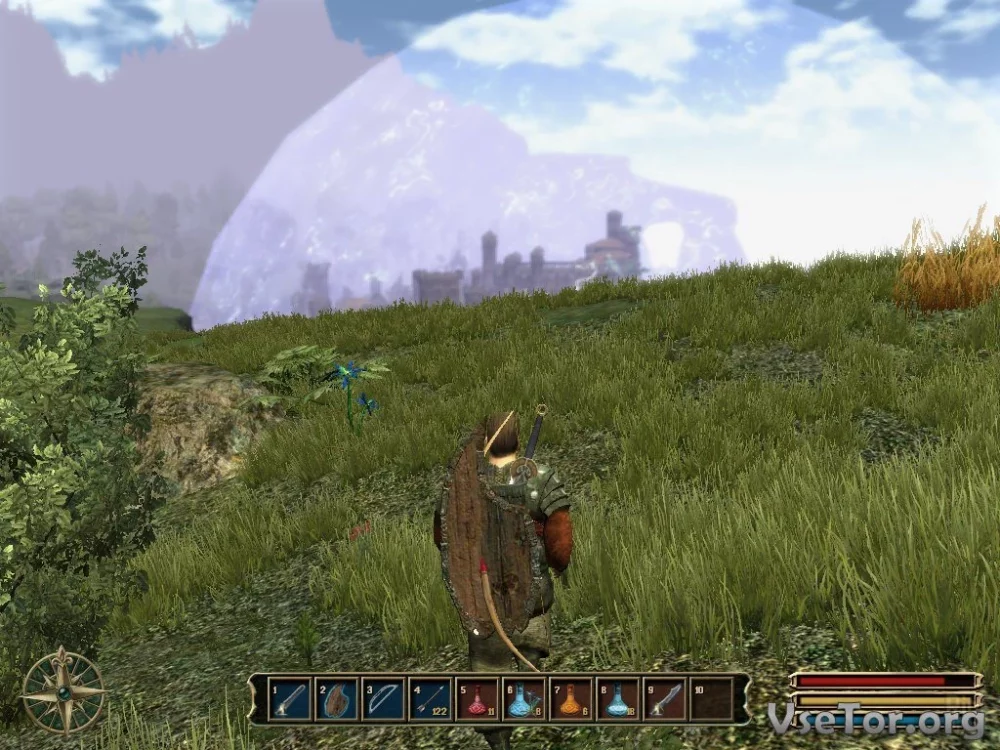1000x750 pixels.
Task: Drink the orange potion in slot 7
Action: pyautogui.click(x=571, y=699)
